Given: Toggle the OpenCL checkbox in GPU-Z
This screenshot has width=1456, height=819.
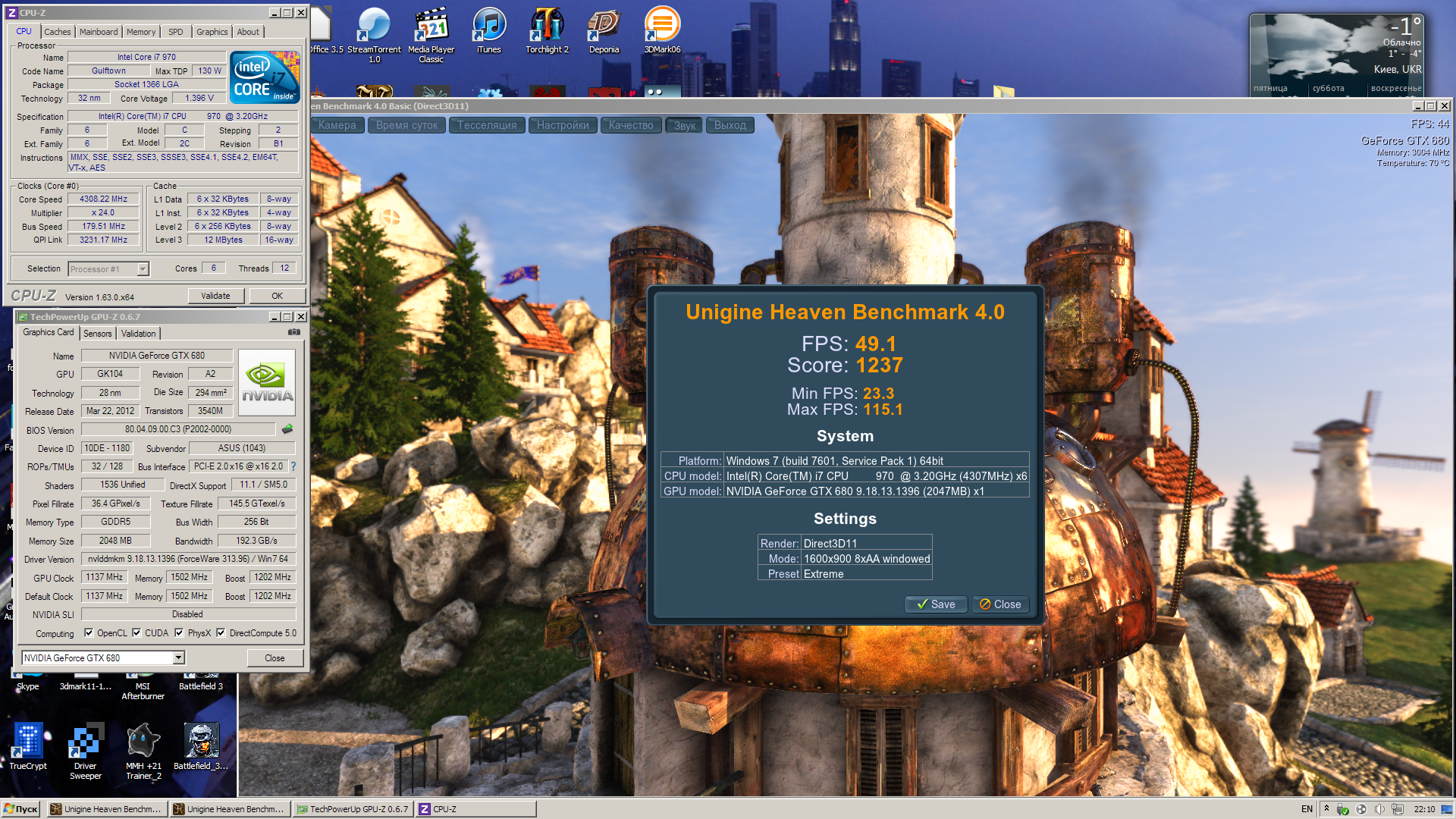Looking at the screenshot, I should click(89, 633).
